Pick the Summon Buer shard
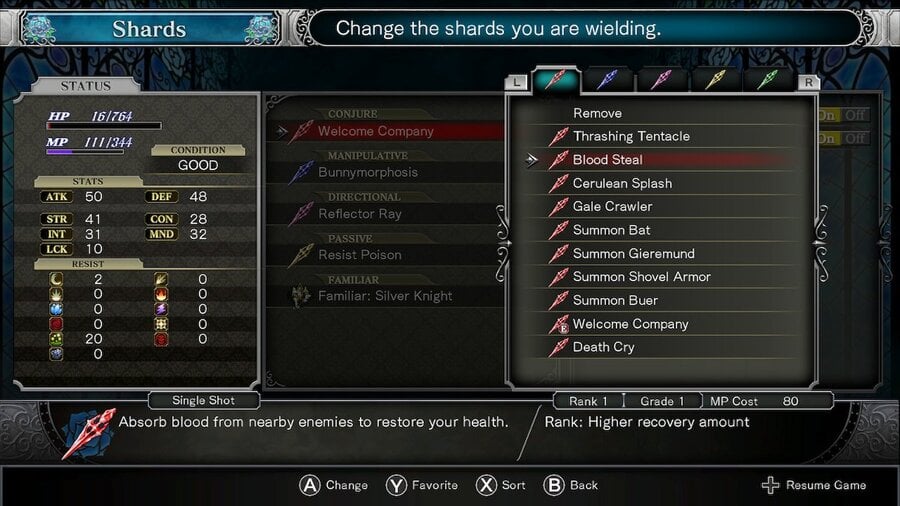Viewport: 900px width, 506px height. click(615, 300)
